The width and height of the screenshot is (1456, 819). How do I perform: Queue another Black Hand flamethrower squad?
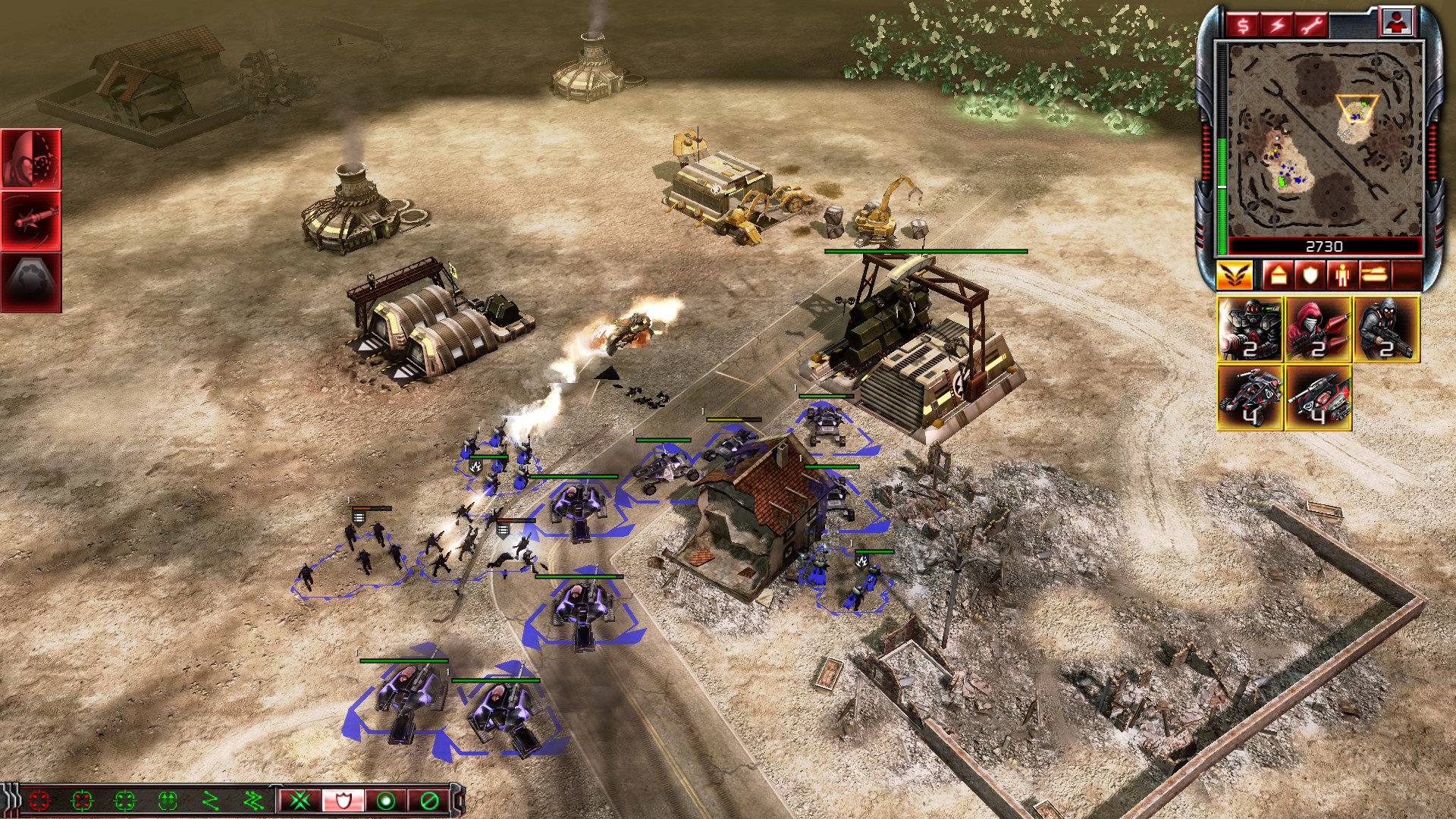click(x=1250, y=328)
